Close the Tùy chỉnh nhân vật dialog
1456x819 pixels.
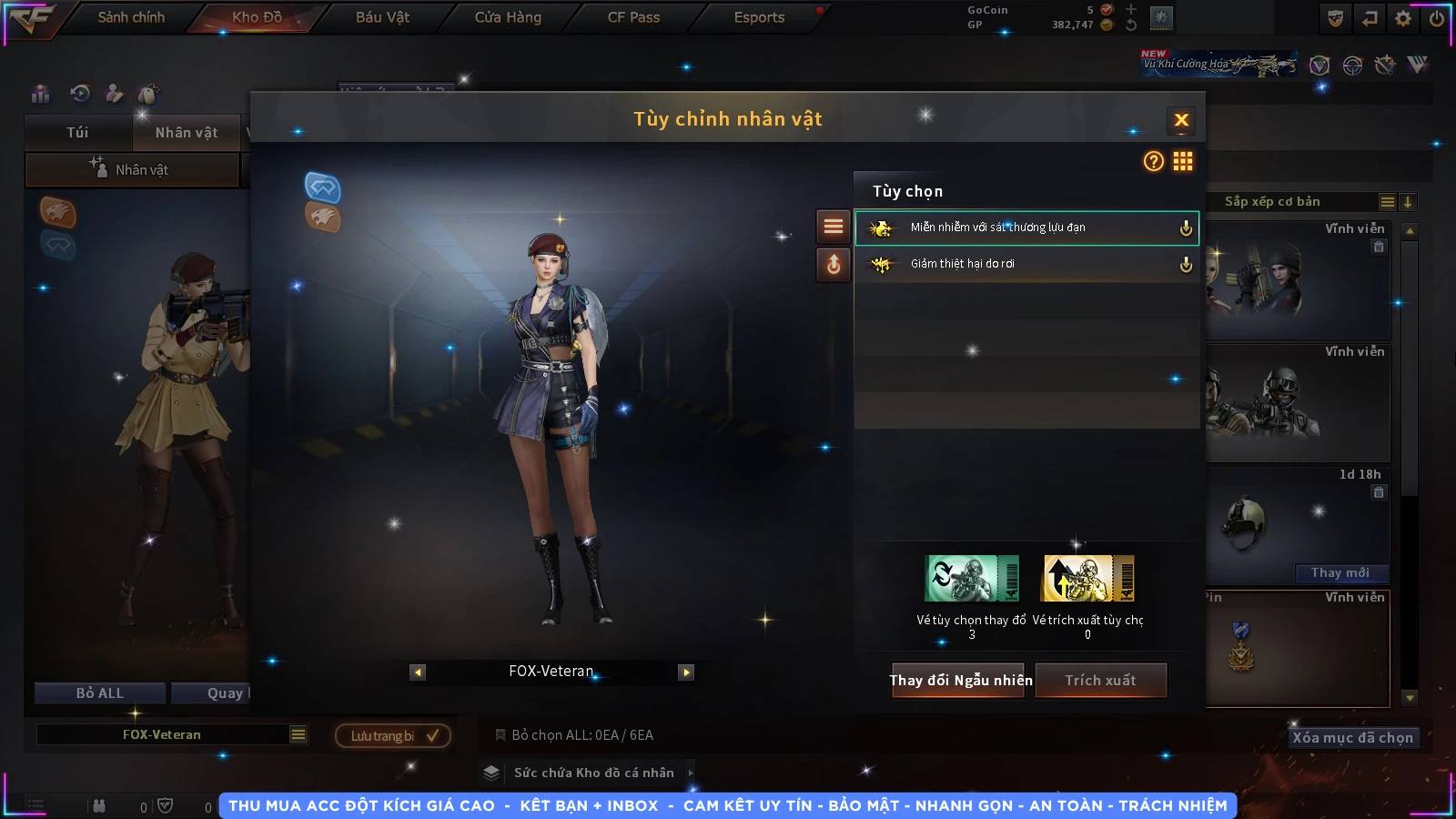coord(1181,120)
